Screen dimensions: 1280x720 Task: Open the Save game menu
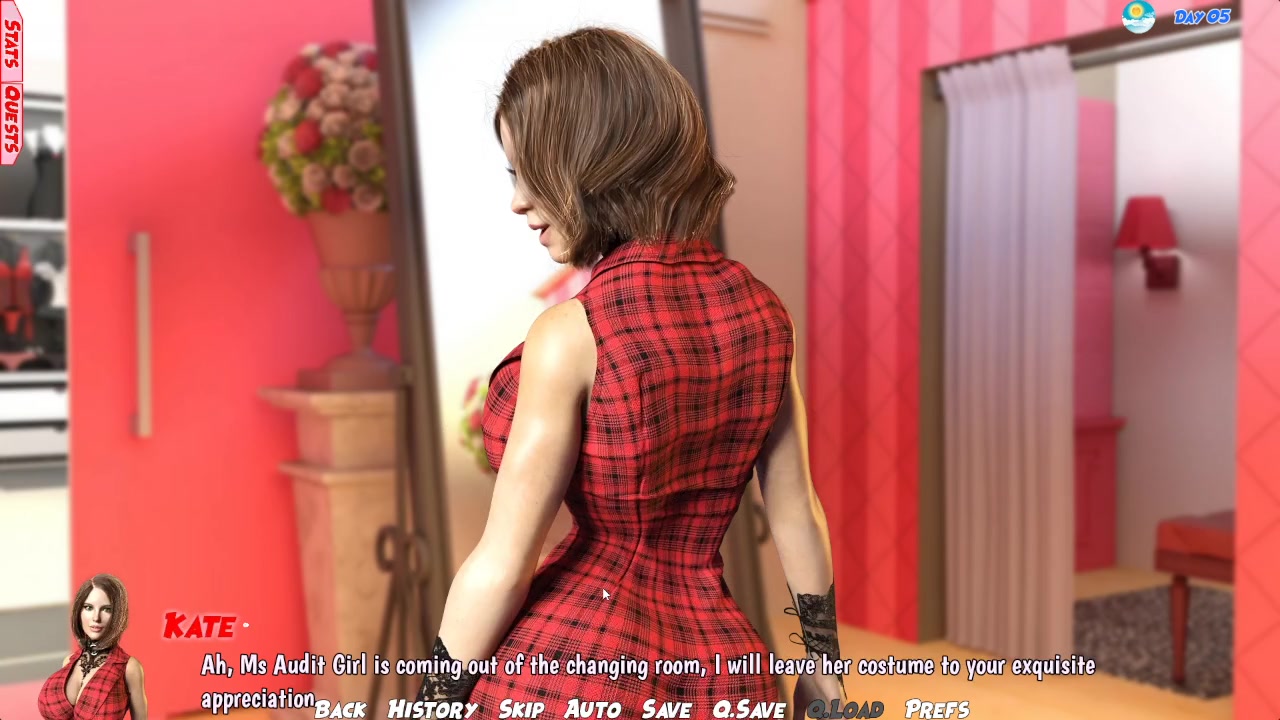(666, 709)
